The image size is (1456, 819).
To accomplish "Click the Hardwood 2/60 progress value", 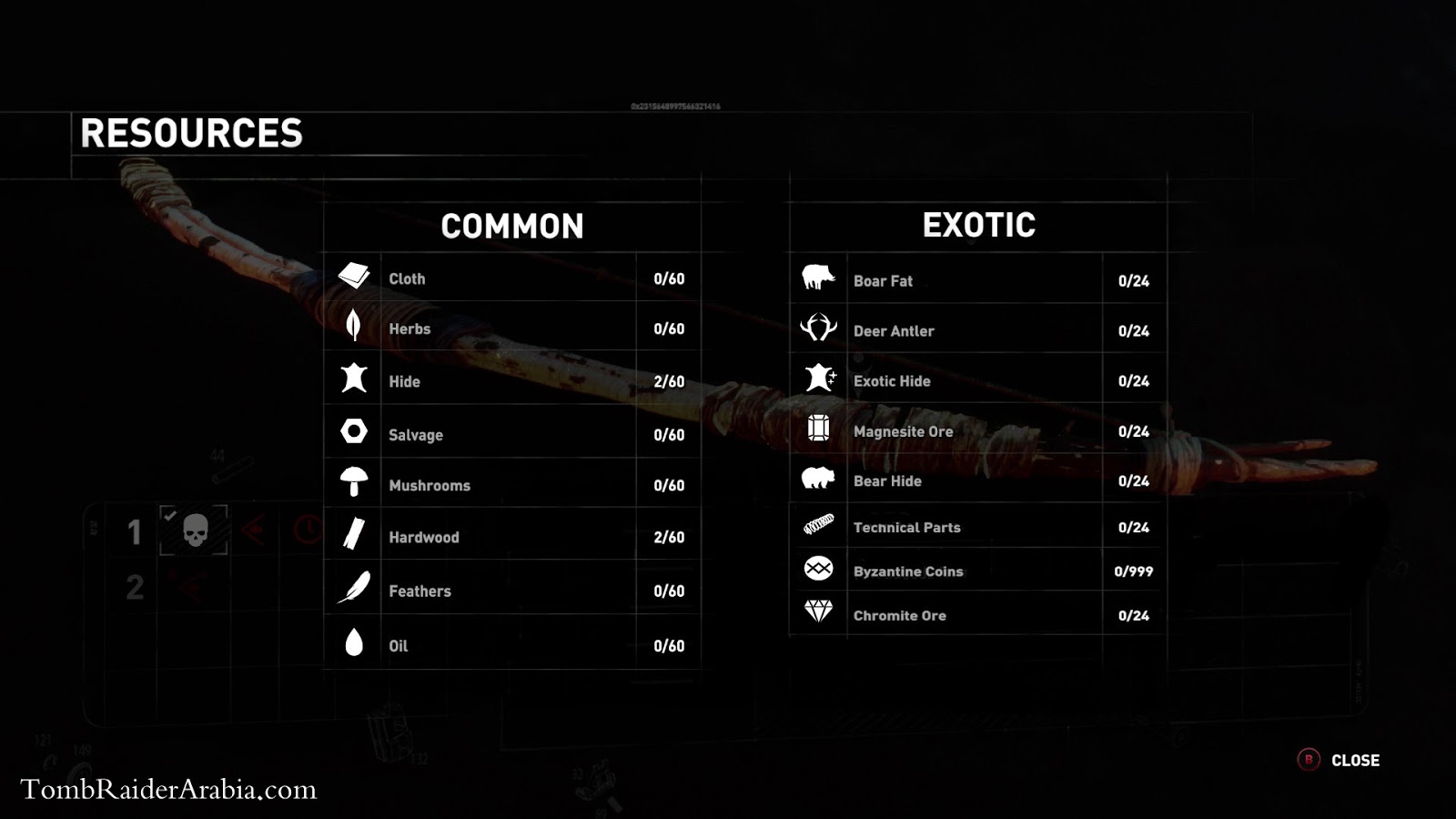I will pyautogui.click(x=669, y=537).
